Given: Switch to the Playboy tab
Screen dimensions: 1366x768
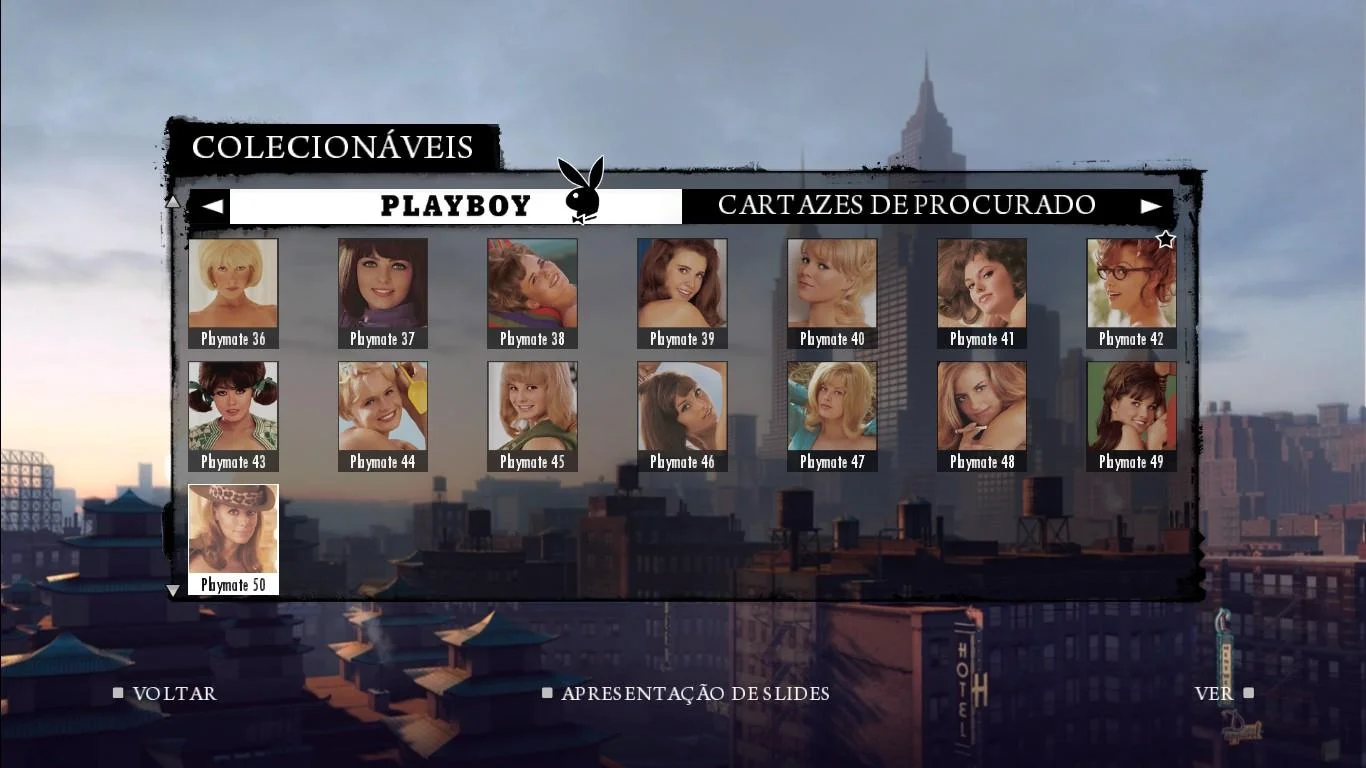Looking at the screenshot, I should click(x=456, y=206).
